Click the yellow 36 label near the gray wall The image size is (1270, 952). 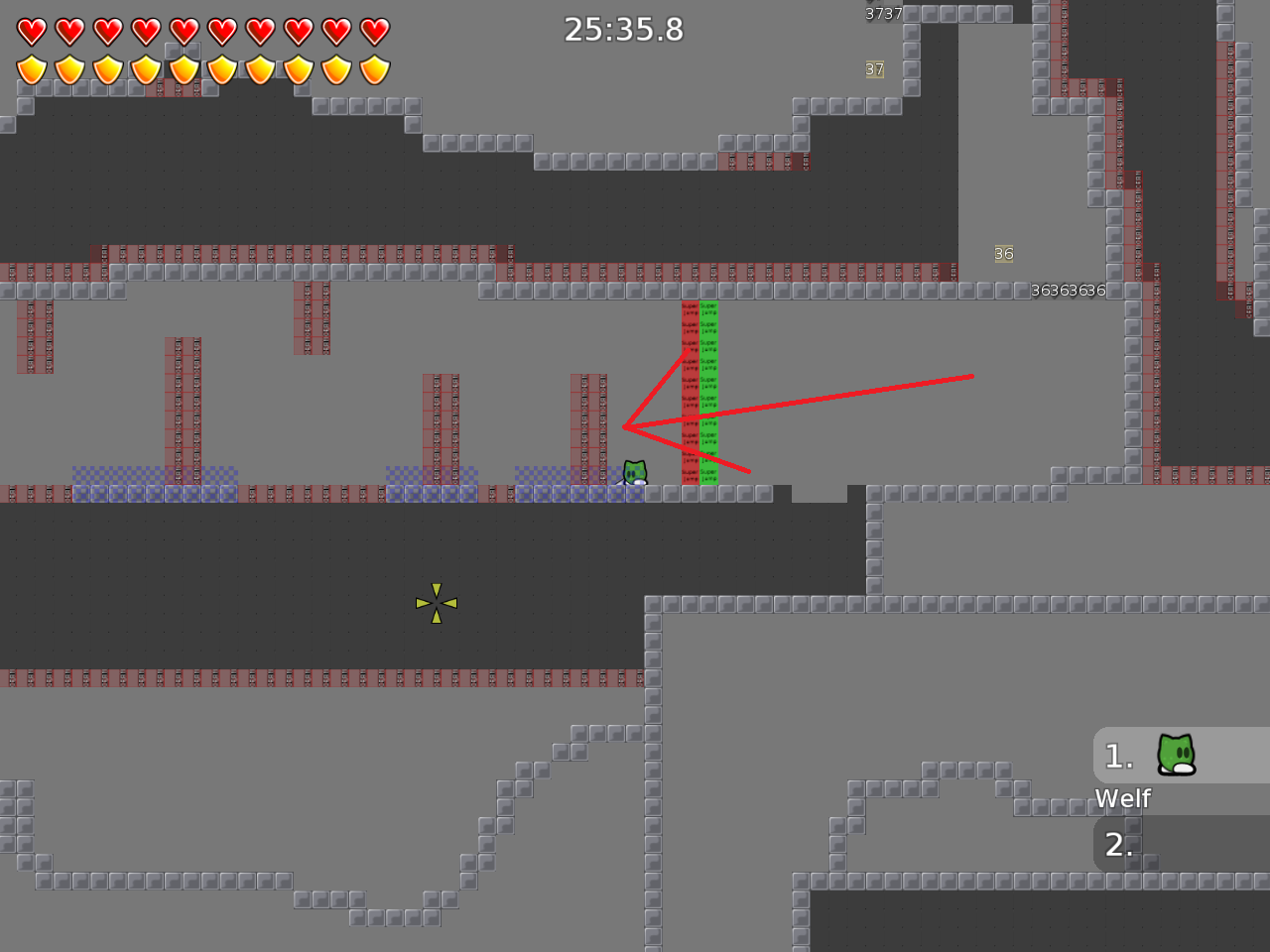click(x=1002, y=254)
